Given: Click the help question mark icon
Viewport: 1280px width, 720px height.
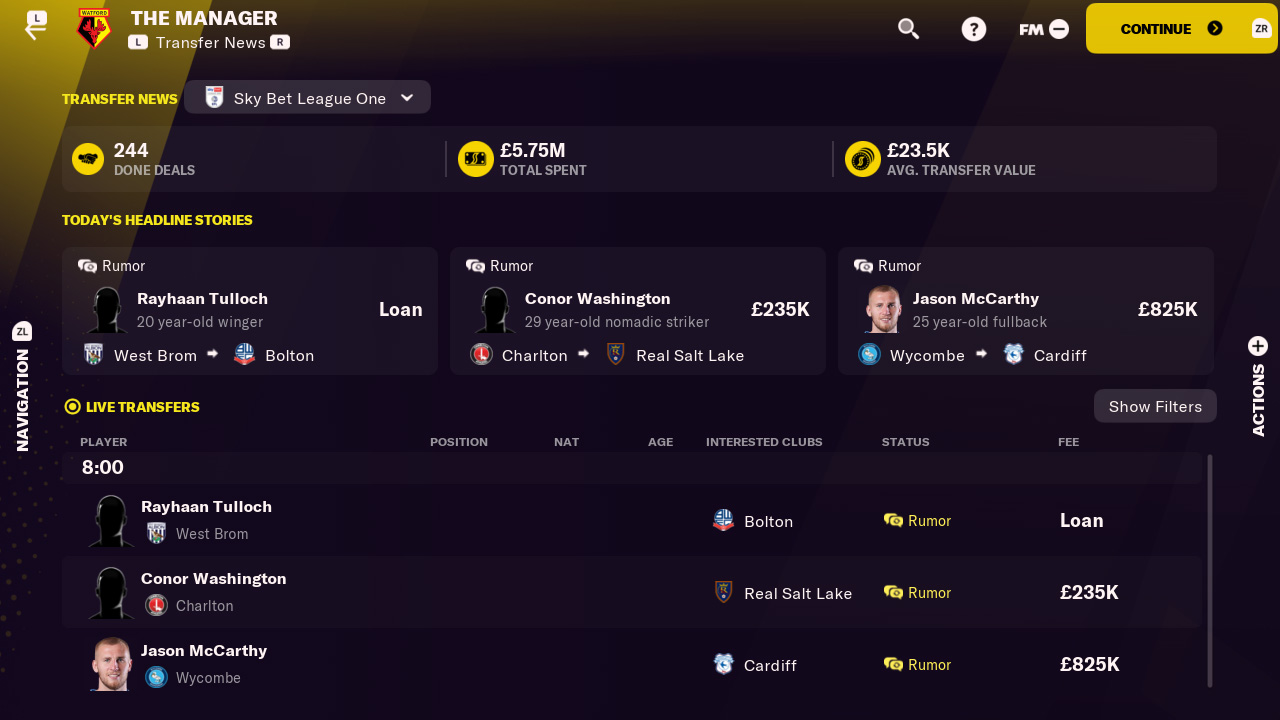Looking at the screenshot, I should point(973,28).
